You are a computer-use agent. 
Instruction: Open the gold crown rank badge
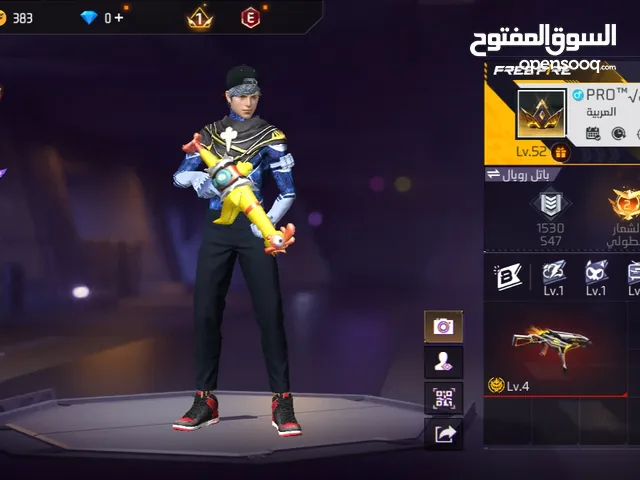[200, 17]
